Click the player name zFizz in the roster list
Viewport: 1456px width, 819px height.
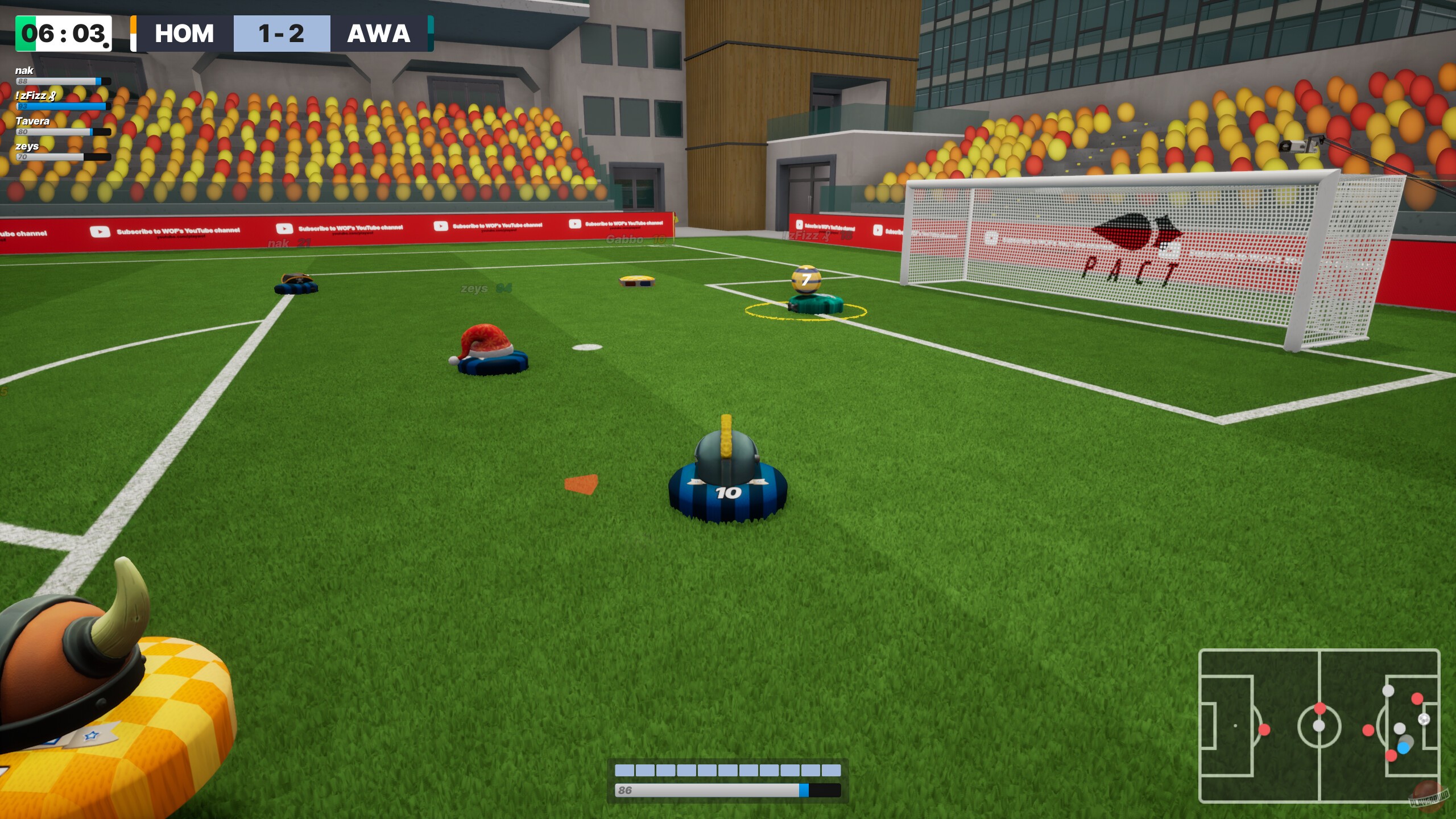tap(33, 96)
